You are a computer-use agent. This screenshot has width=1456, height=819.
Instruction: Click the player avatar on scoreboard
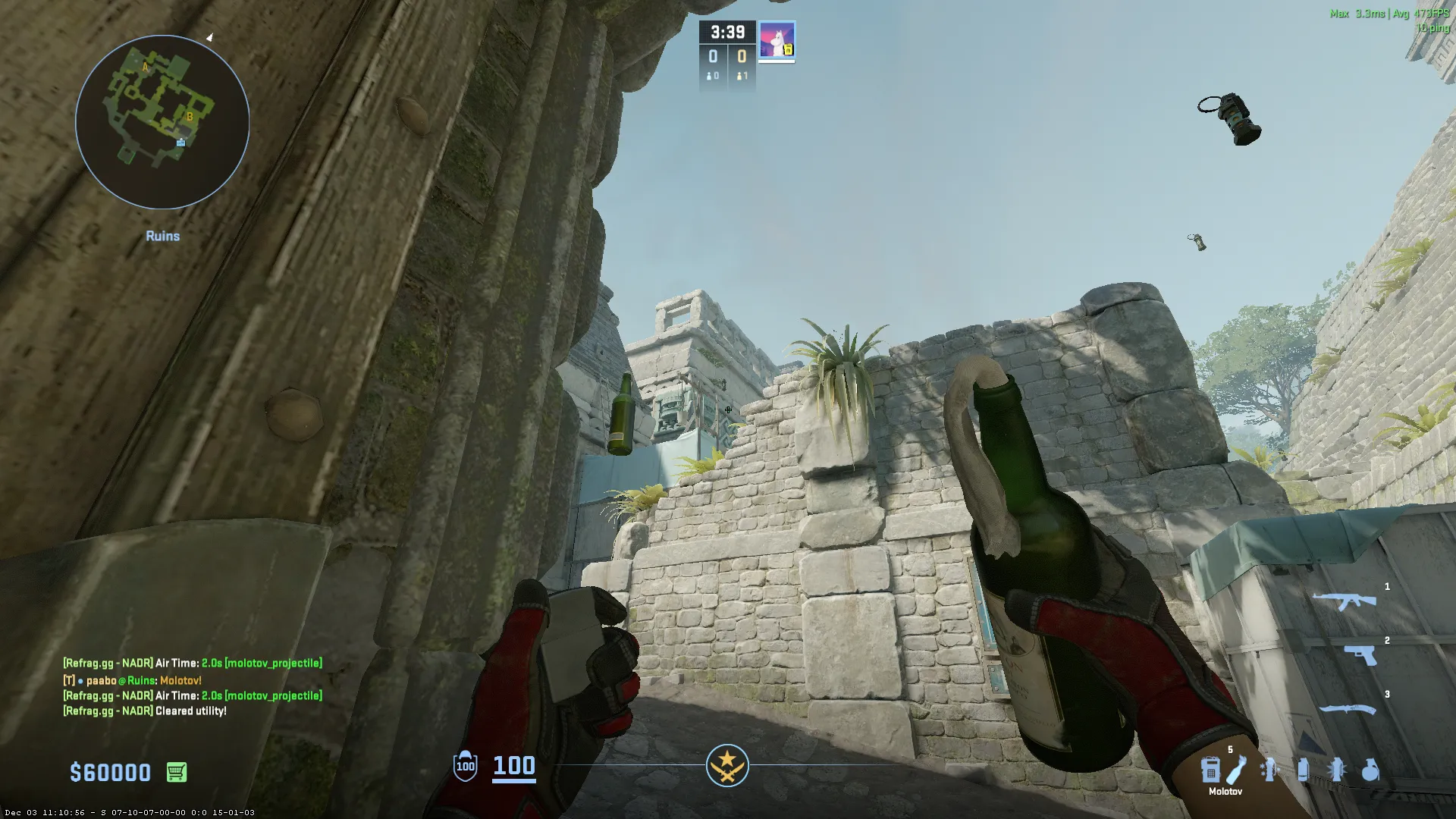point(777,39)
